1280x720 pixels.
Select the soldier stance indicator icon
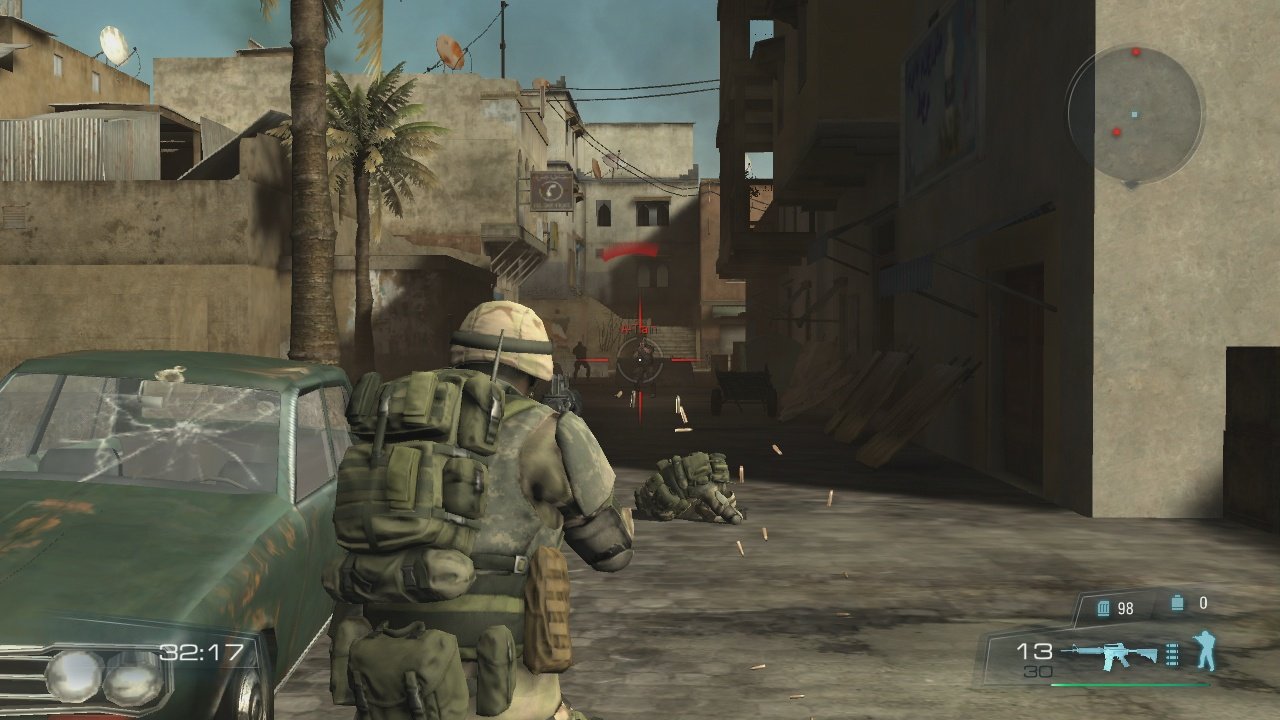point(1205,650)
